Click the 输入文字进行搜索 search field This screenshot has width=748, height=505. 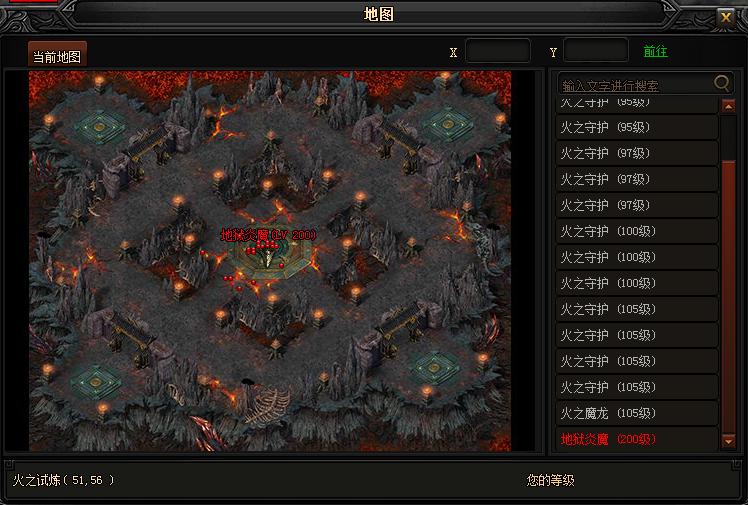634,84
